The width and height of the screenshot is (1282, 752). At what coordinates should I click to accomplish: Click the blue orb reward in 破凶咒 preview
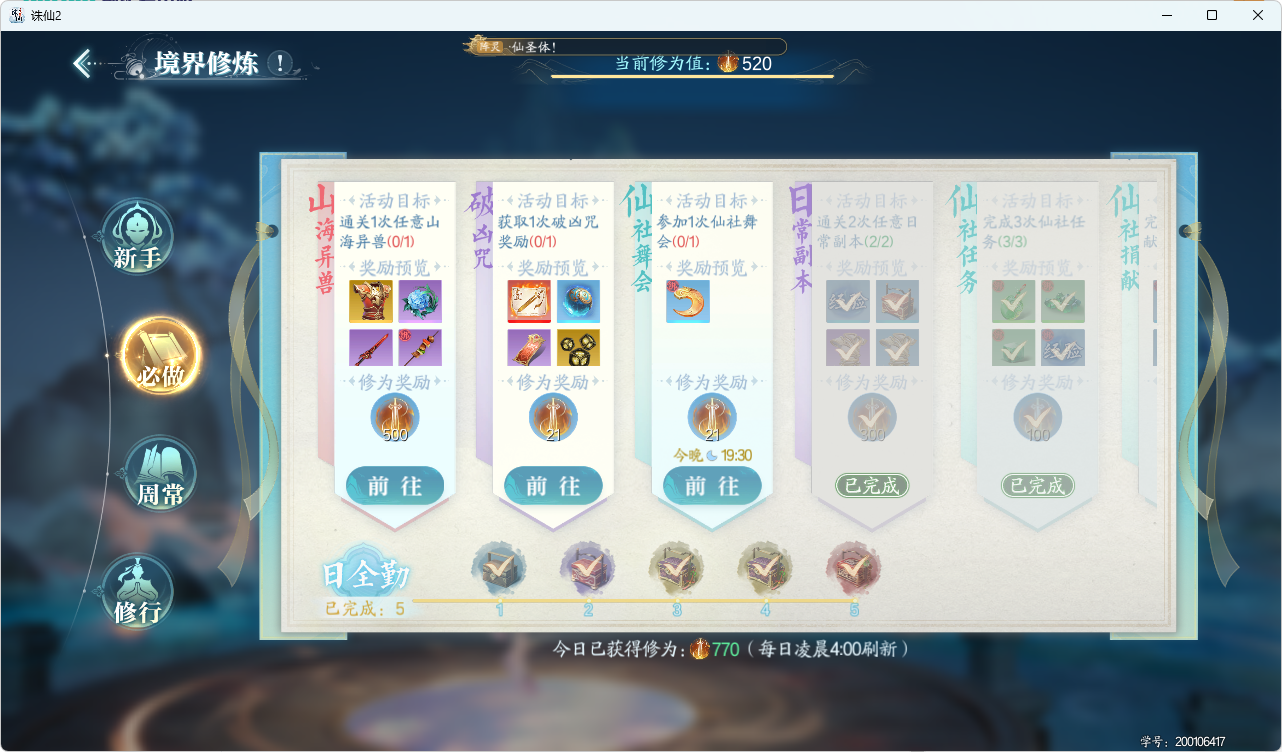tap(578, 301)
